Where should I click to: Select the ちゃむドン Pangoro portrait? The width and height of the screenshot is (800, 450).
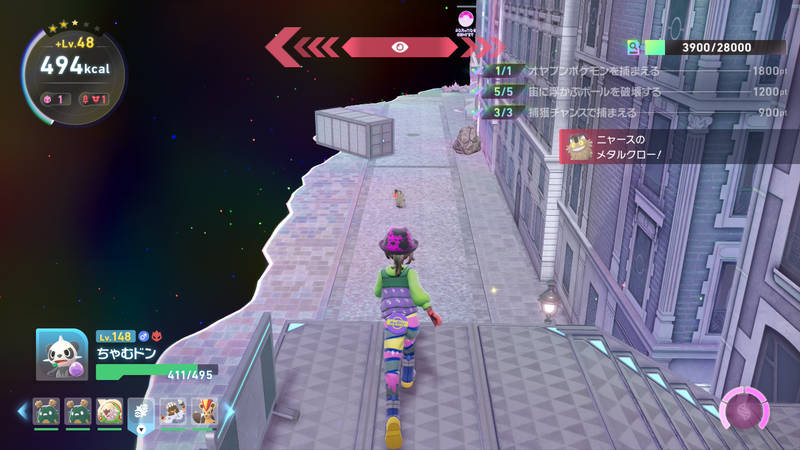[x=62, y=355]
